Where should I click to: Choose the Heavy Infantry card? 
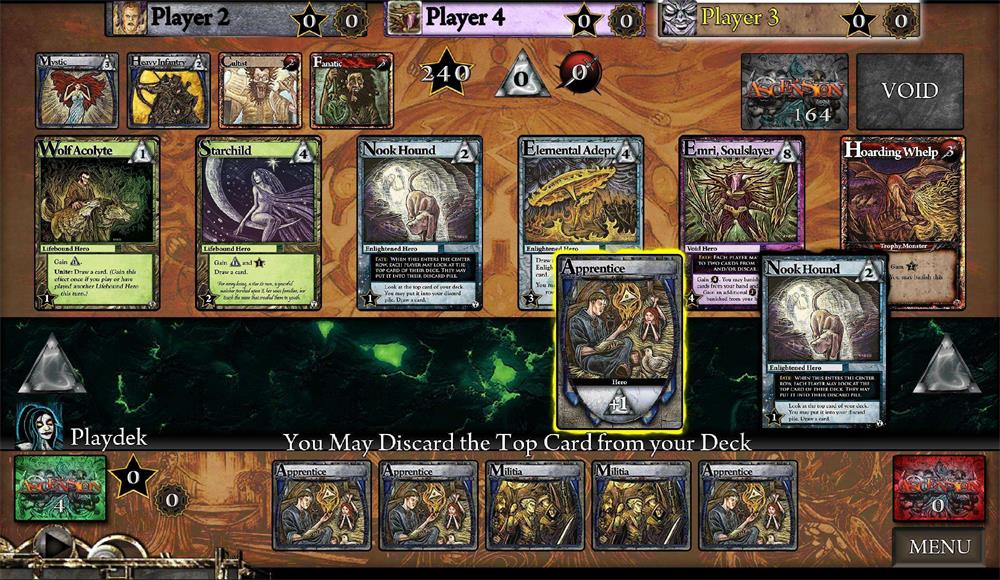point(168,91)
